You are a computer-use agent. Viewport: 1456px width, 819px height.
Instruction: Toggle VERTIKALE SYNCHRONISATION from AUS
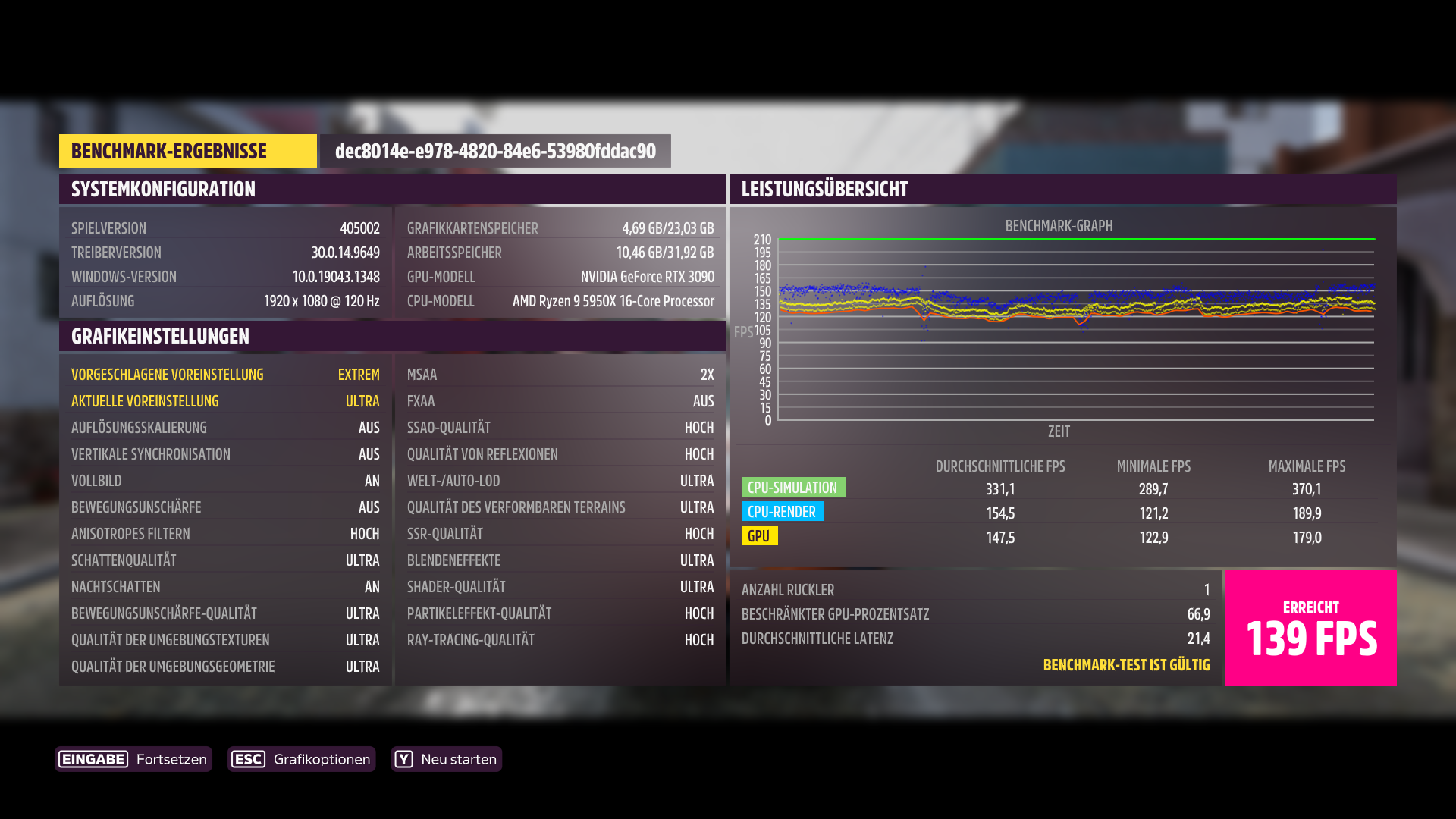[x=225, y=453]
